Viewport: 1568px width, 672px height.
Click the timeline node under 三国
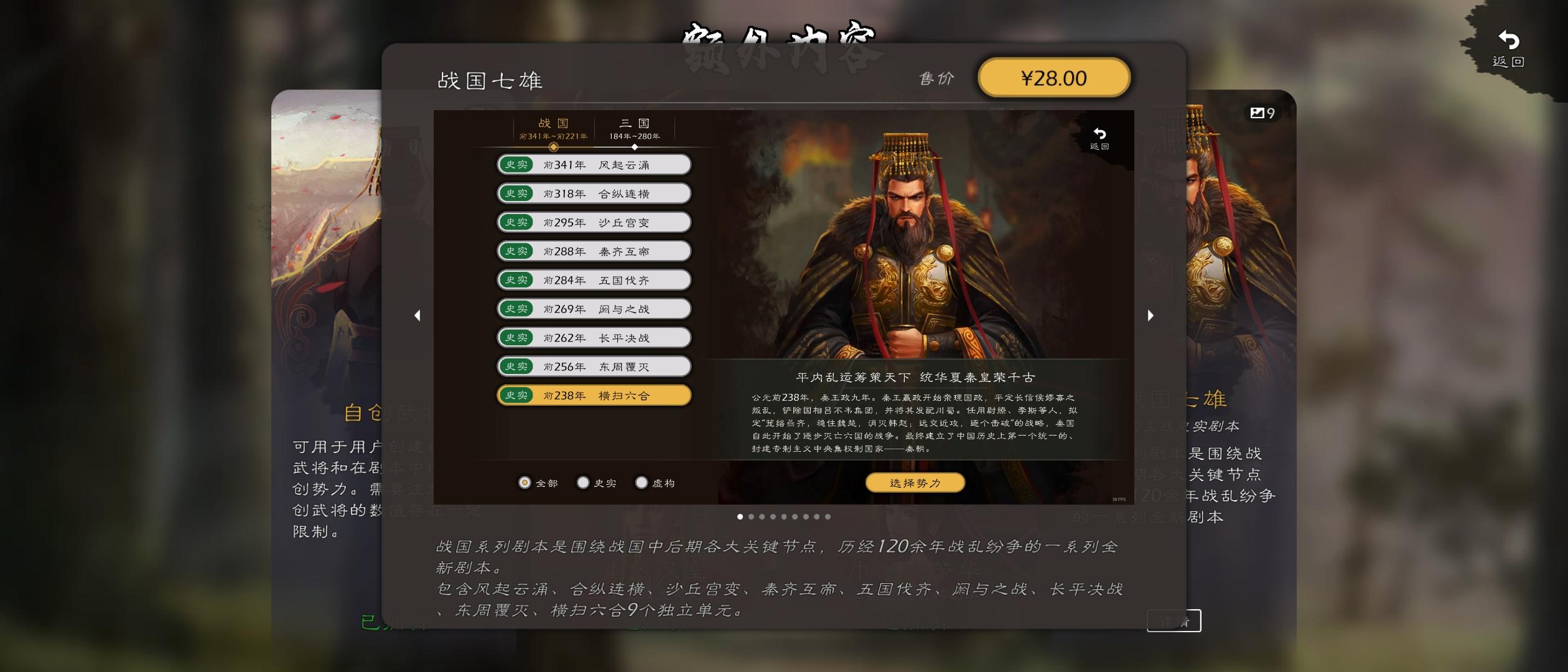634,147
